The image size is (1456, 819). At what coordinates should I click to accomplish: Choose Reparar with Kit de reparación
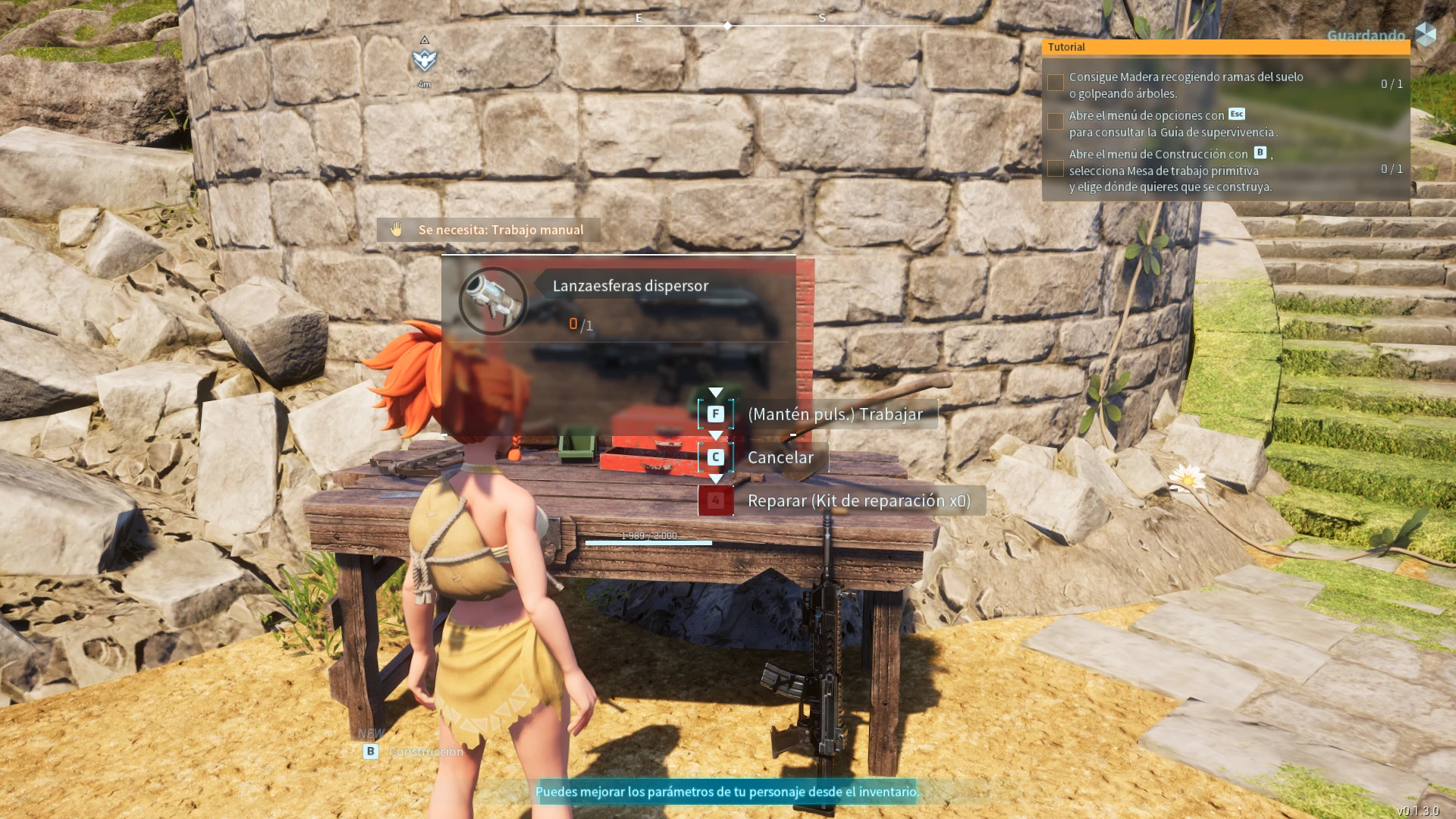click(x=858, y=500)
